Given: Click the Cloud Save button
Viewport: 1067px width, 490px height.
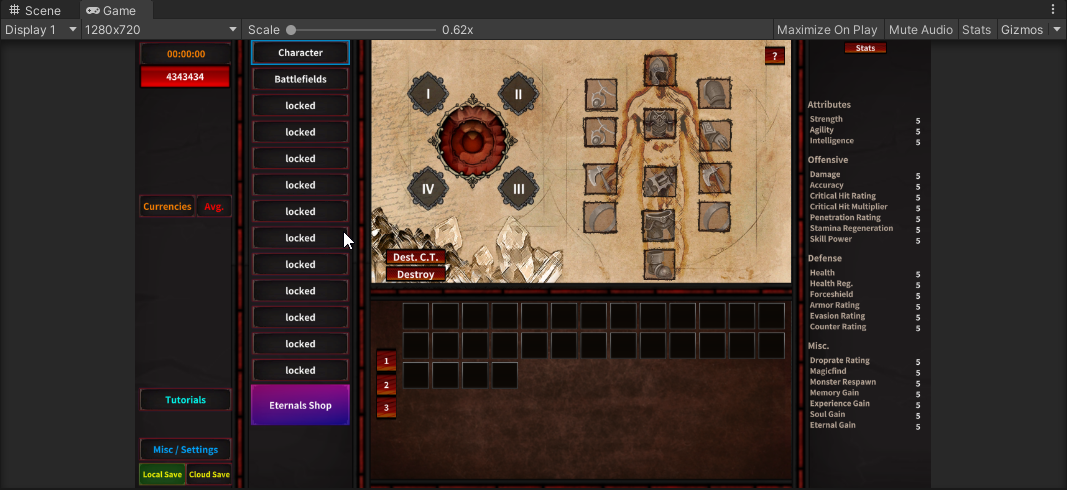Looking at the screenshot, I should pos(209,474).
